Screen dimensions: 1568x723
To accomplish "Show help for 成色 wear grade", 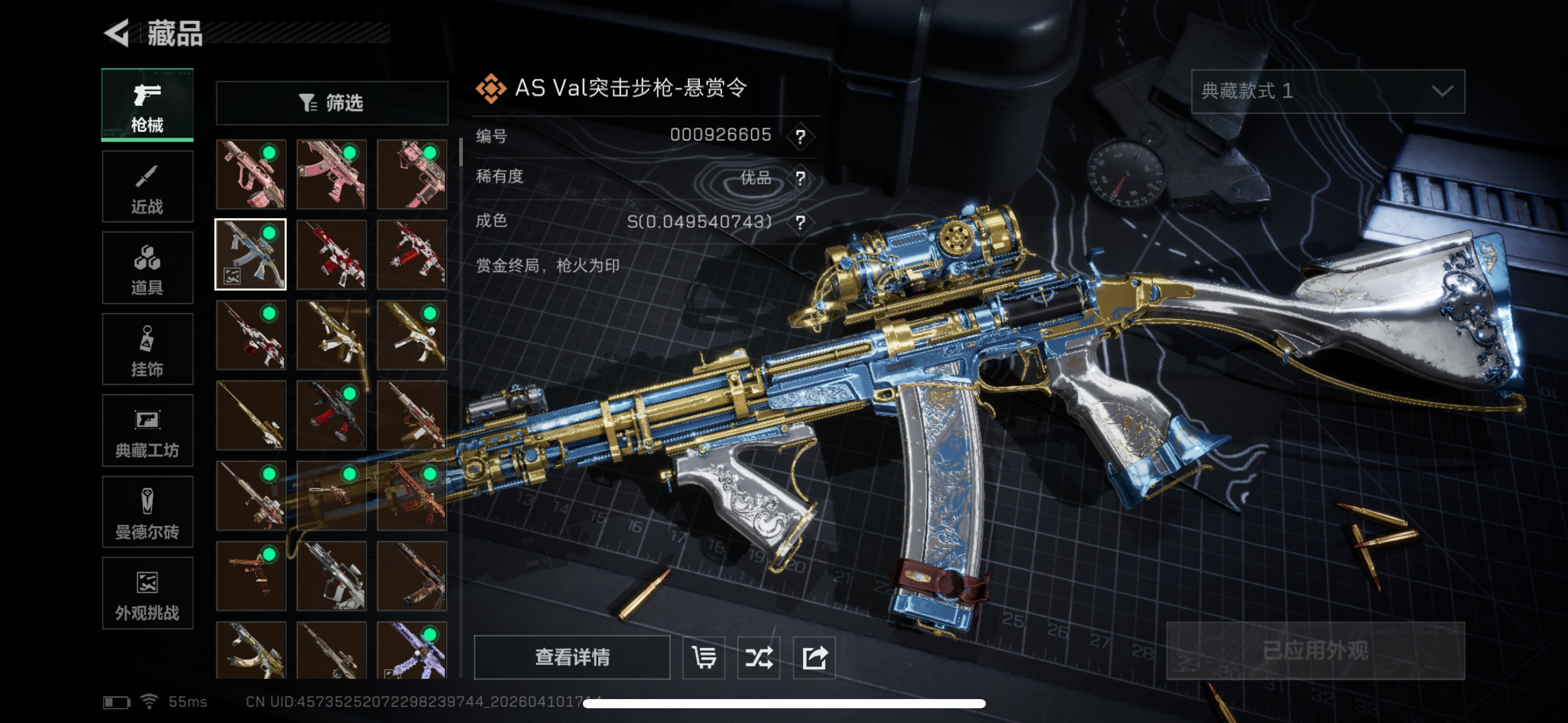I will 800,222.
